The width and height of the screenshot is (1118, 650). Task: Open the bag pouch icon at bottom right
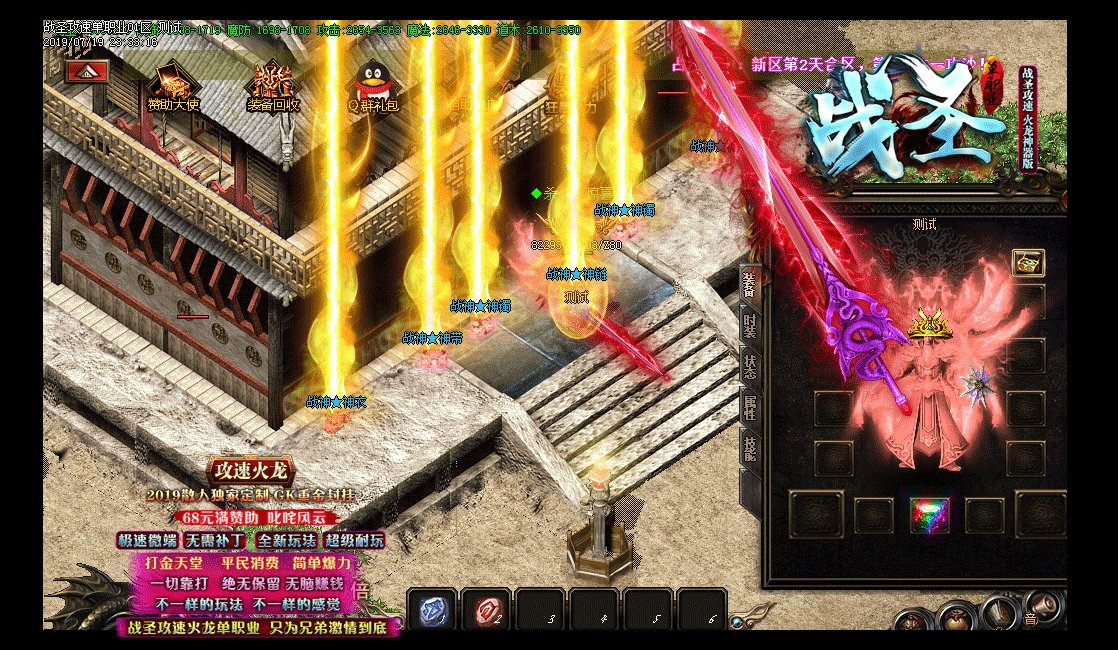(x=958, y=617)
